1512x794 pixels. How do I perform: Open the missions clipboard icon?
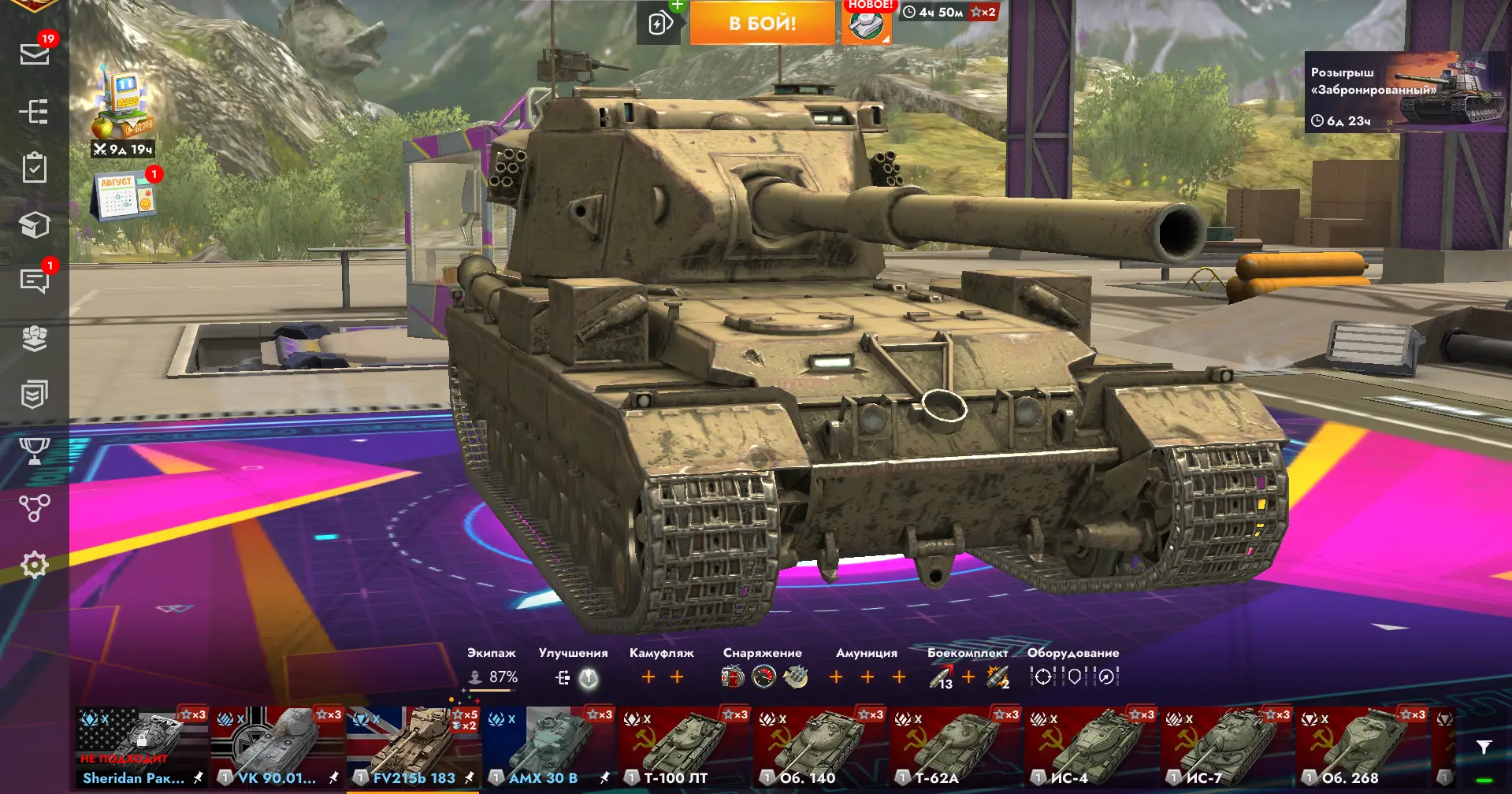(x=35, y=168)
